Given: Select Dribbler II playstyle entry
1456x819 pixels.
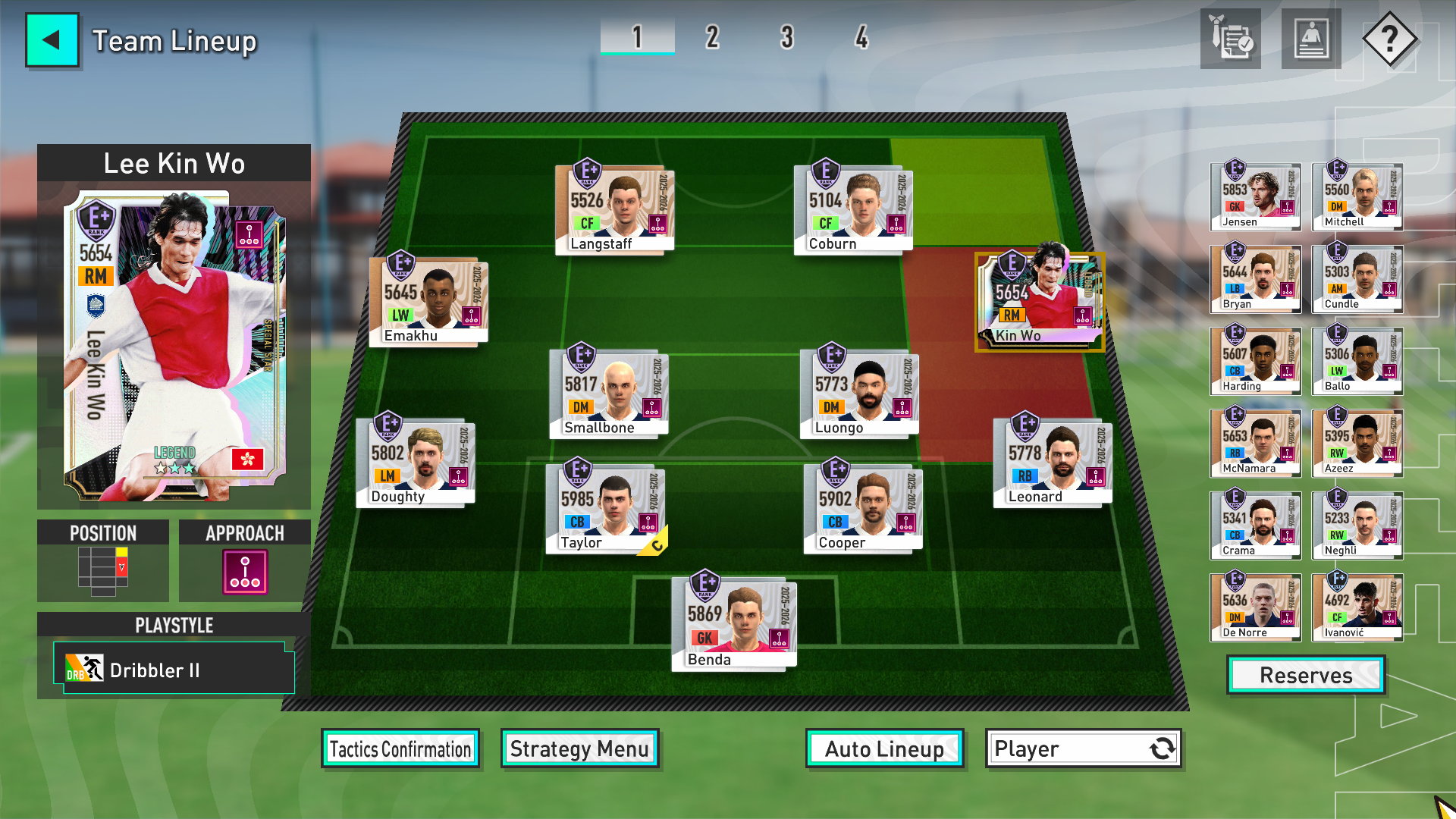Looking at the screenshot, I should 174,670.
